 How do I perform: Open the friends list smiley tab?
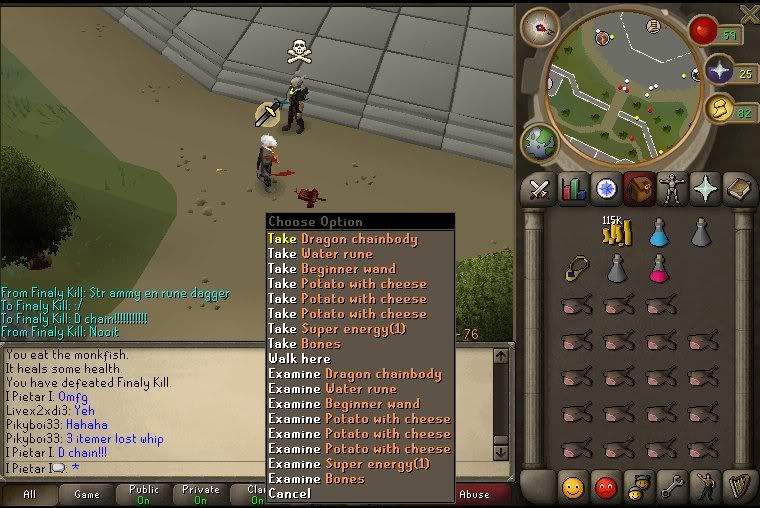click(573, 487)
